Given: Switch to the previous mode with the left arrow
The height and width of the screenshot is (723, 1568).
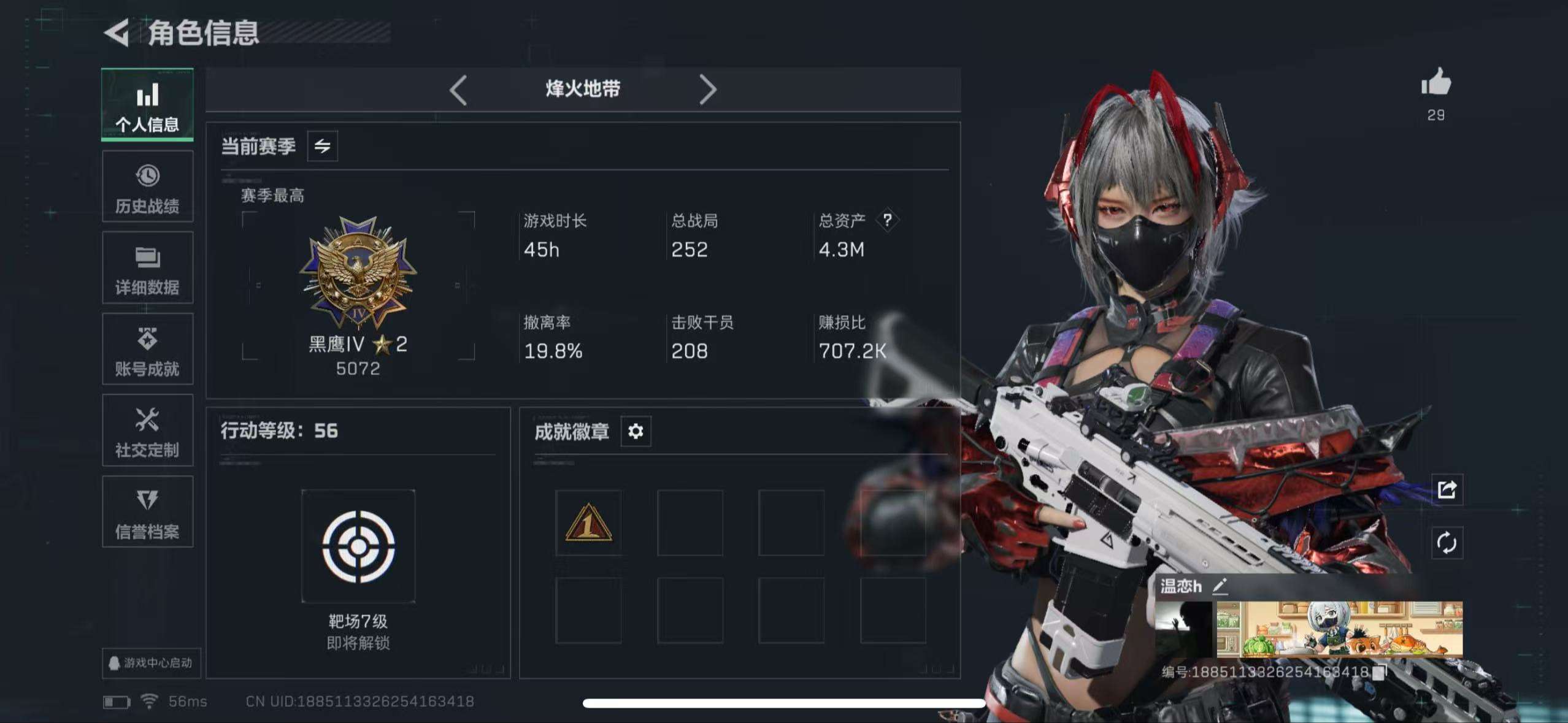Looking at the screenshot, I should (458, 90).
